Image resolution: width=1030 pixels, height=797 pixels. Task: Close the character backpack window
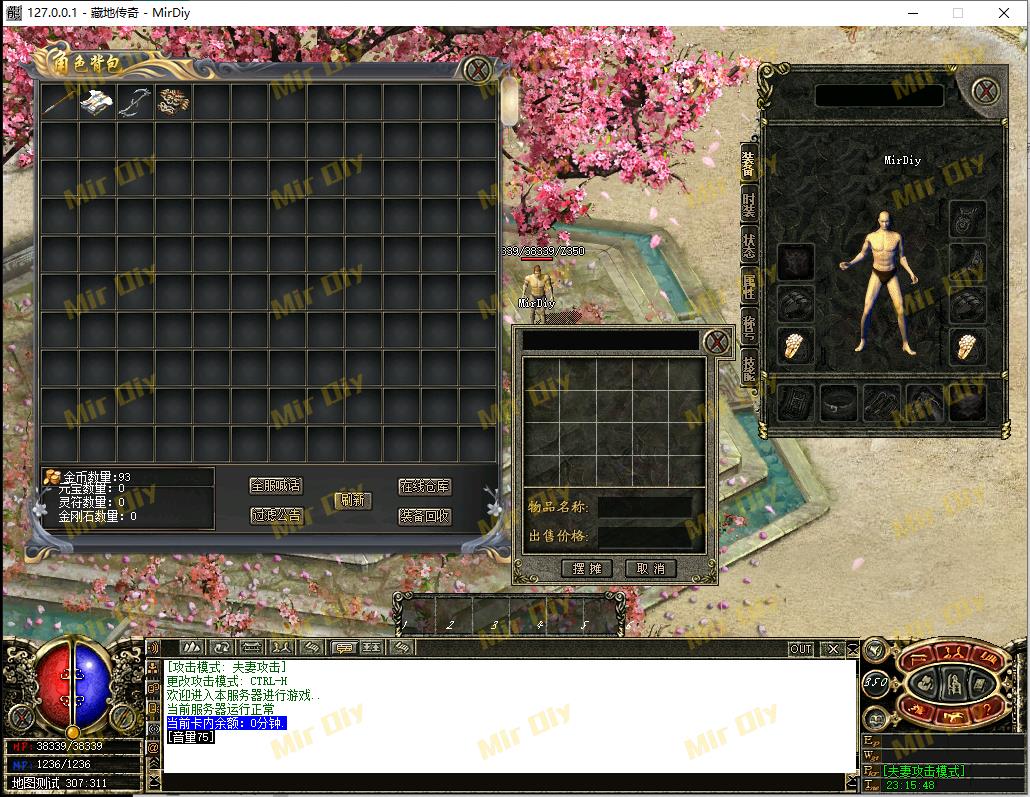(x=478, y=70)
